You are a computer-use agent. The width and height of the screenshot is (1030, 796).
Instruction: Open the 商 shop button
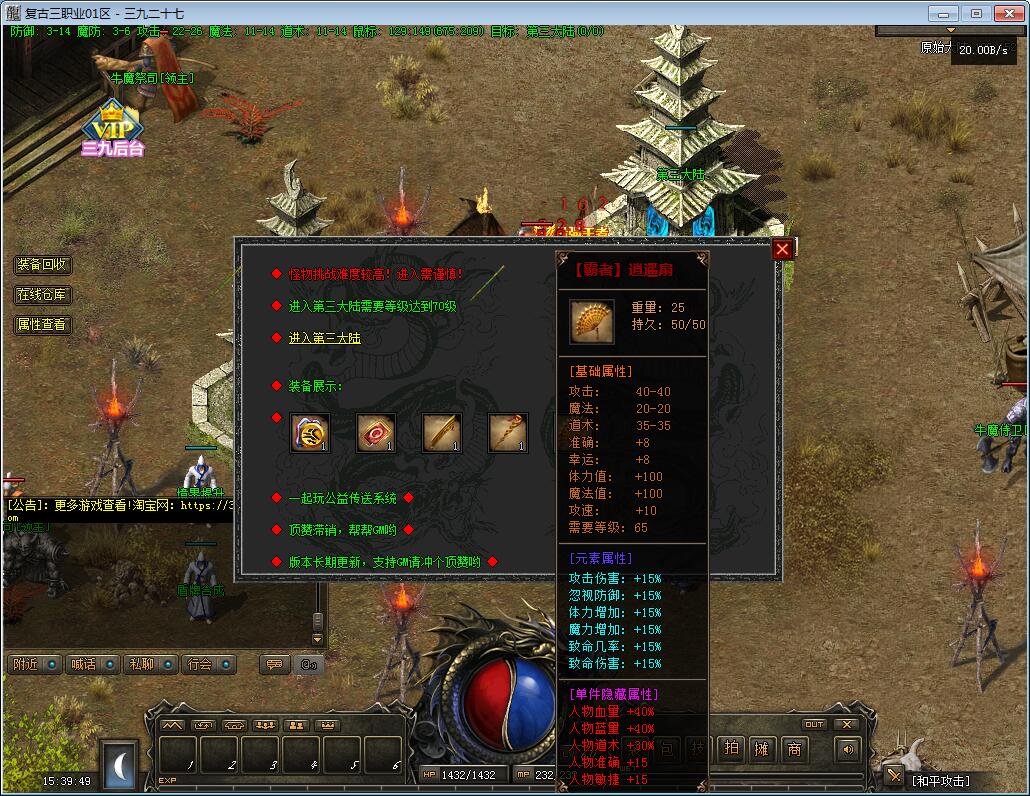click(x=794, y=749)
